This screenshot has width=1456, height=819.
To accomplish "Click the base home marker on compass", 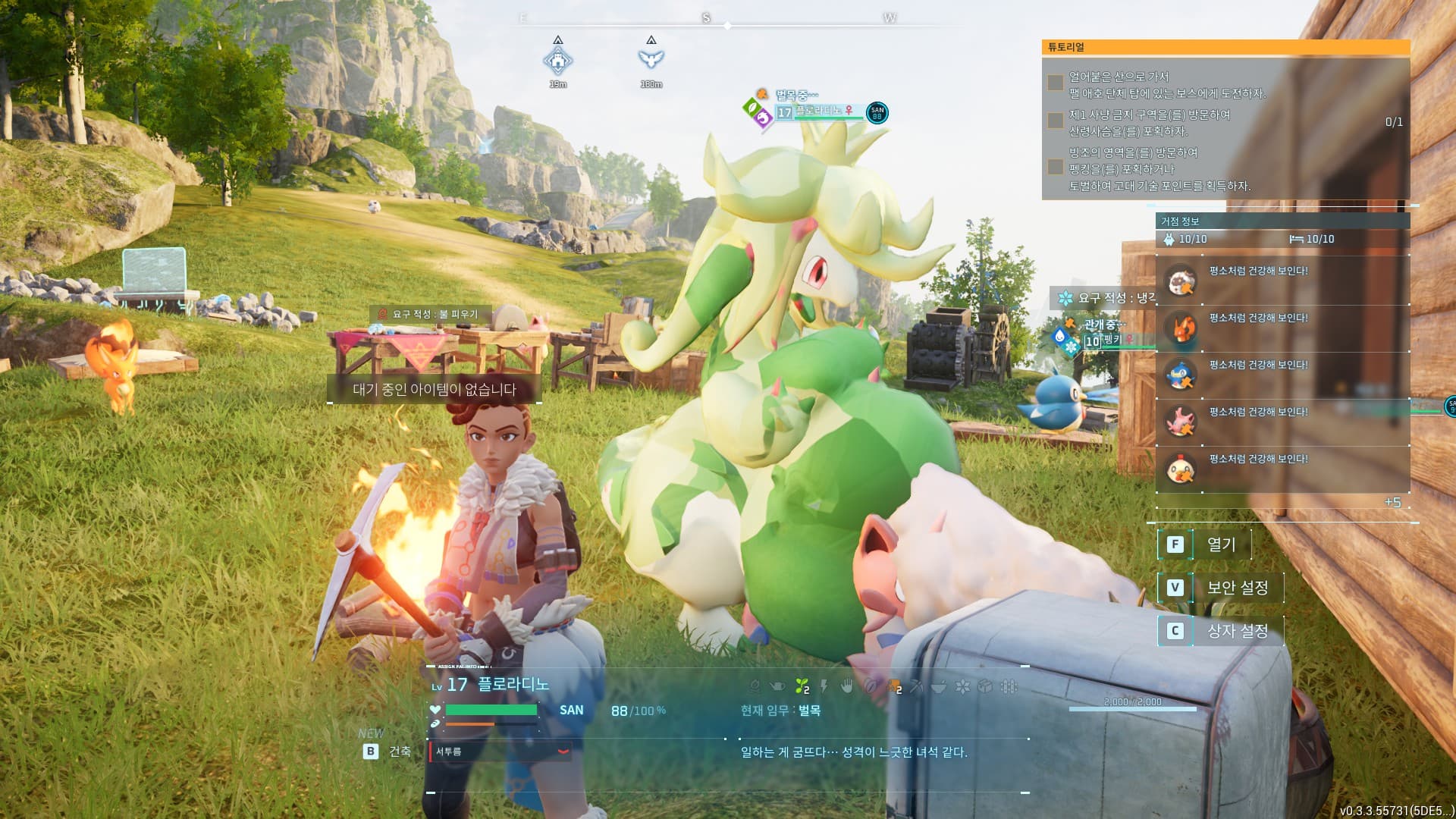I will (x=558, y=60).
